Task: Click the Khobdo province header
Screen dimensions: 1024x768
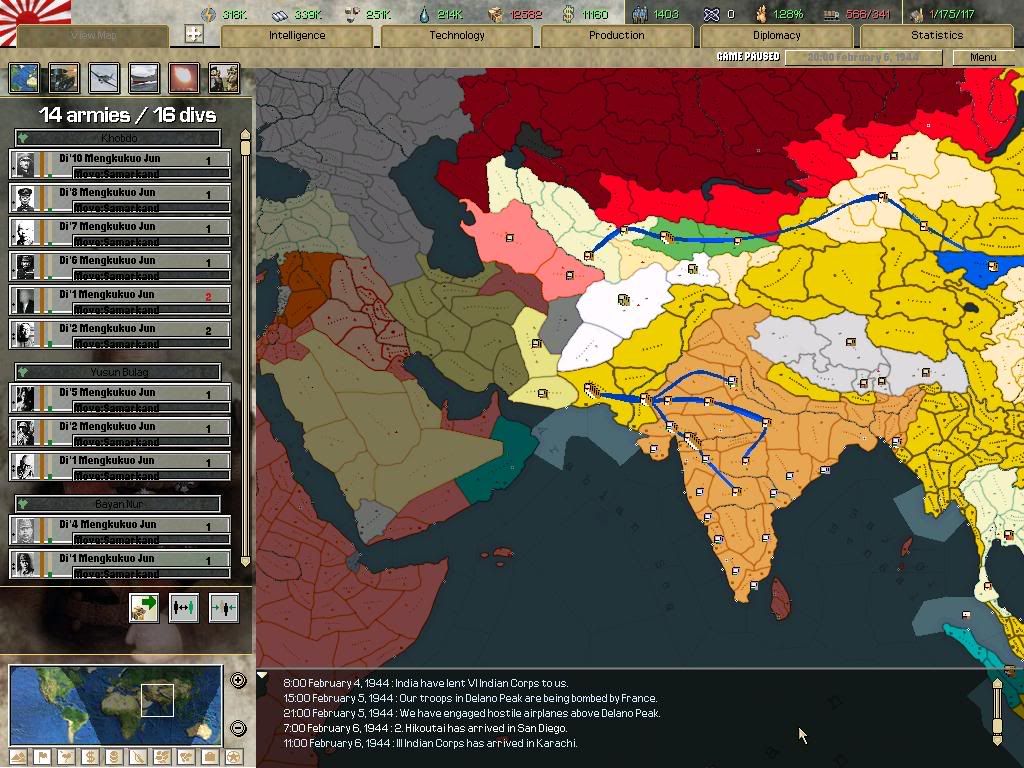Action: 118,138
